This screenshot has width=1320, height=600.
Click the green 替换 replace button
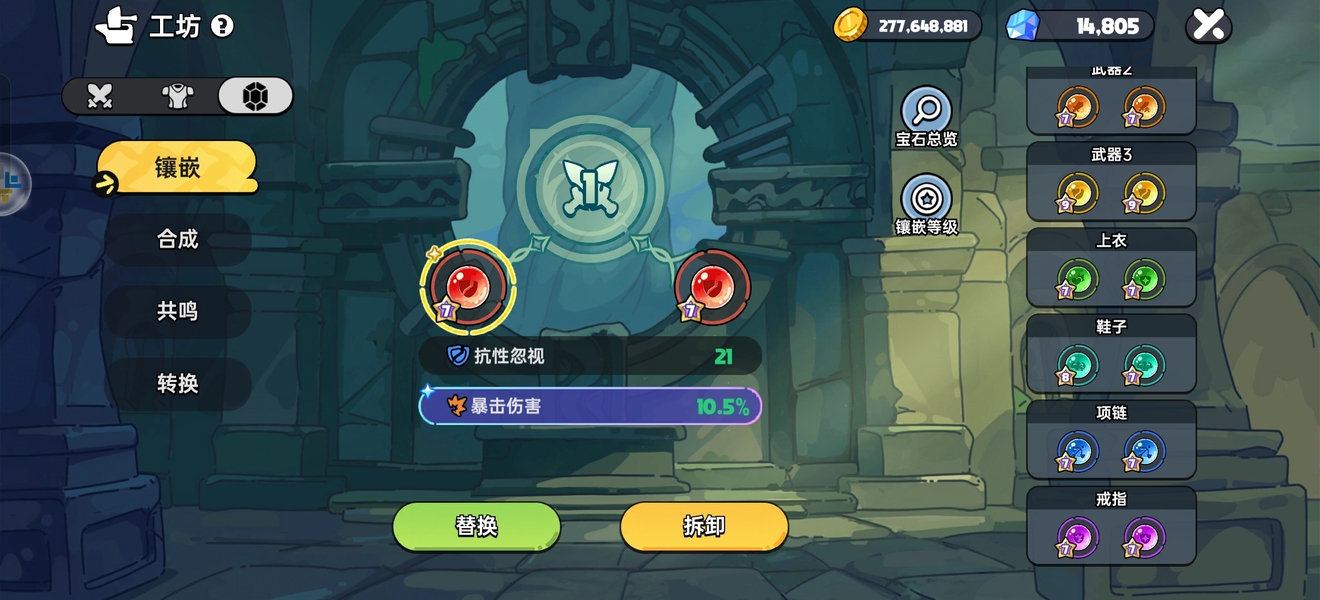click(x=476, y=527)
